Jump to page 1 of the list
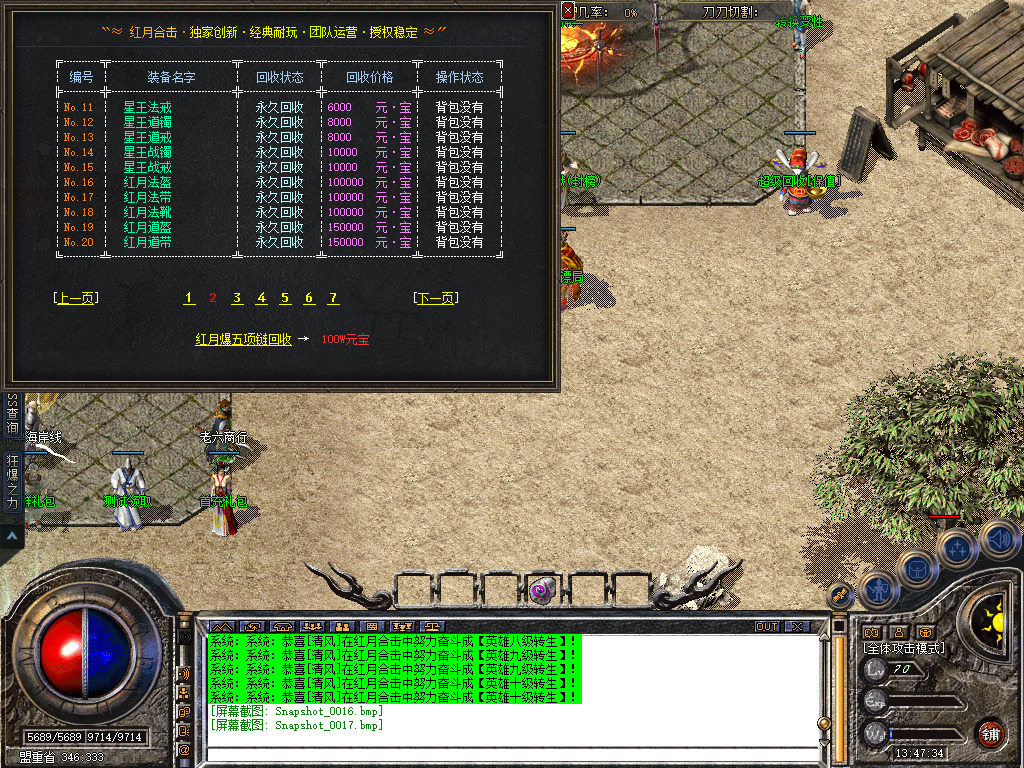Image resolution: width=1024 pixels, height=768 pixels. (189, 298)
